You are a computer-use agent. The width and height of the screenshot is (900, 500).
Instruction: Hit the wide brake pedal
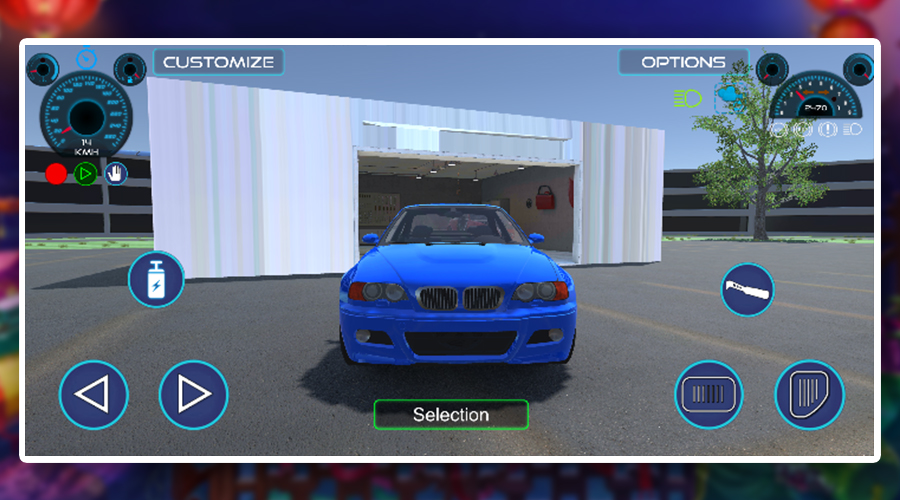(x=709, y=395)
